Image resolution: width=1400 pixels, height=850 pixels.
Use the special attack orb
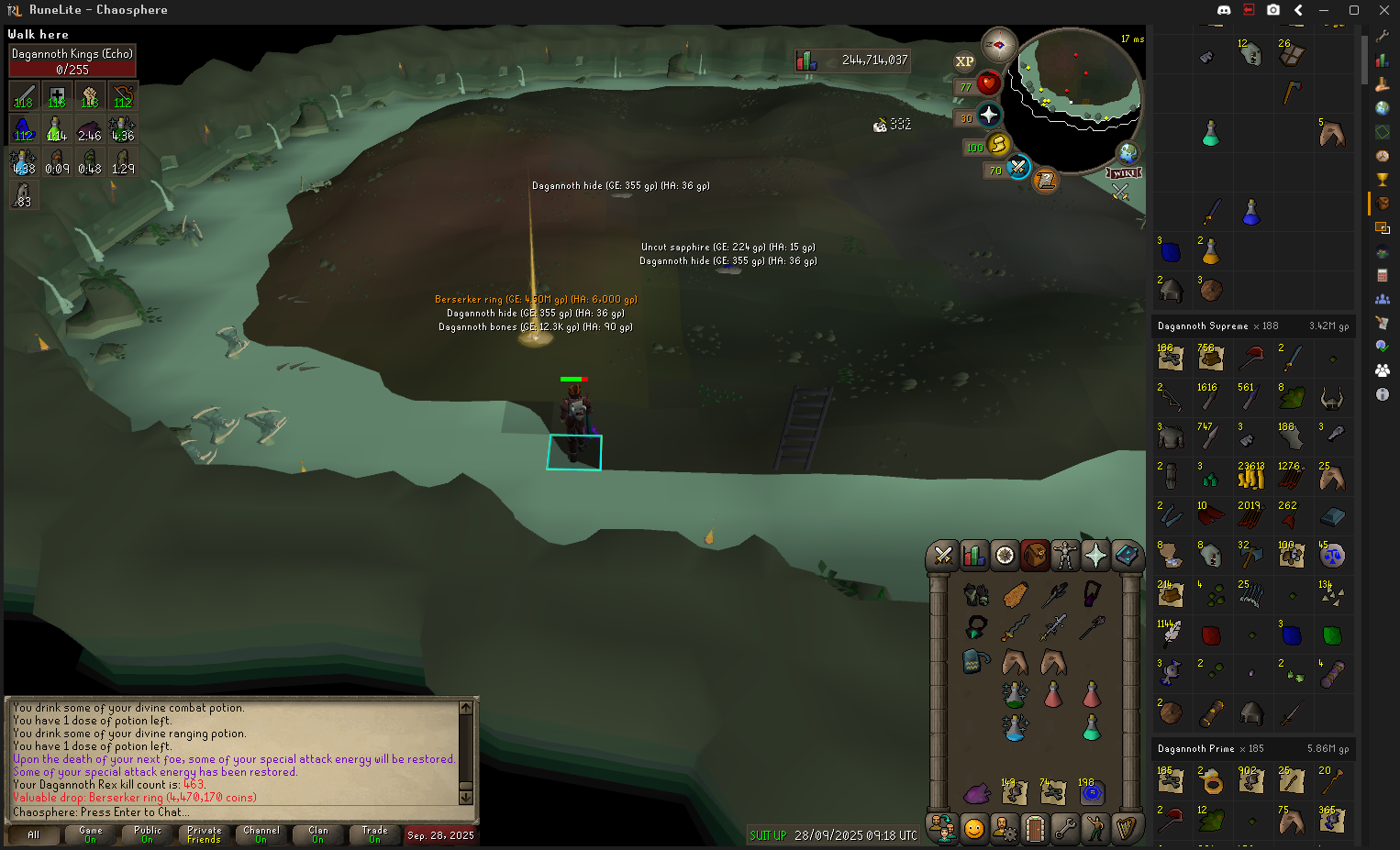[1017, 168]
